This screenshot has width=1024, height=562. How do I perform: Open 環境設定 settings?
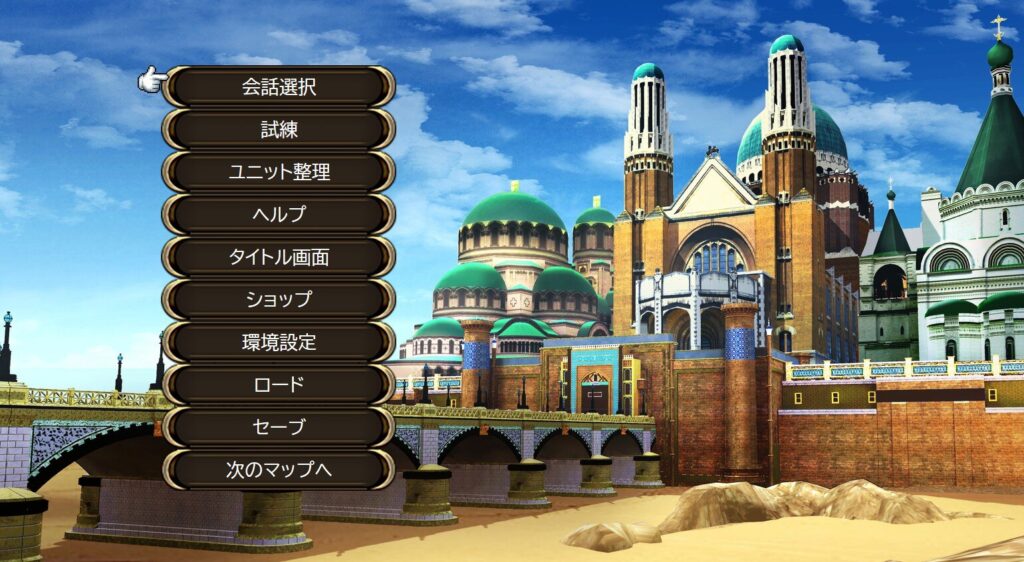coord(278,342)
